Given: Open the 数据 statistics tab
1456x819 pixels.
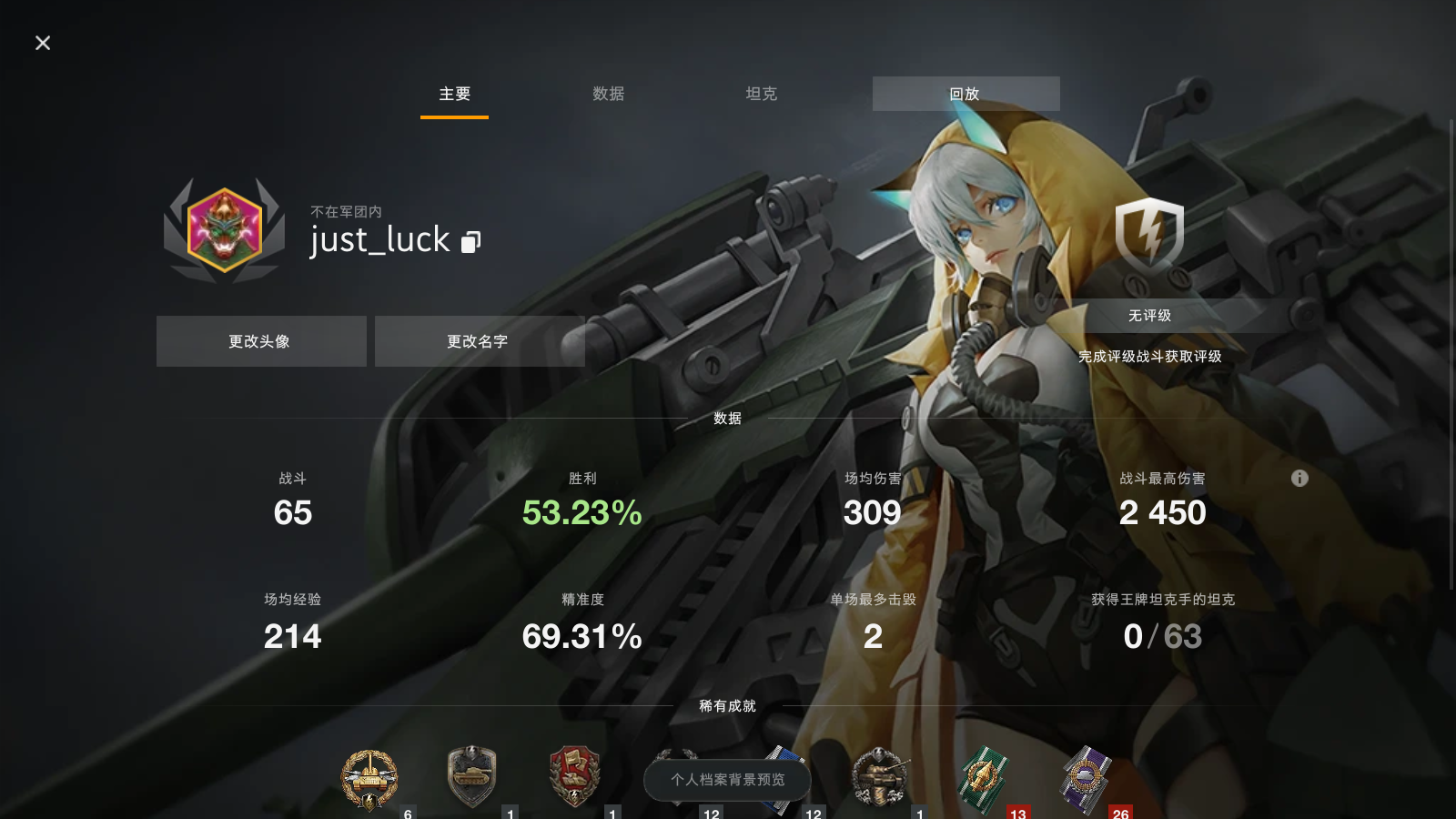Looking at the screenshot, I should (608, 94).
